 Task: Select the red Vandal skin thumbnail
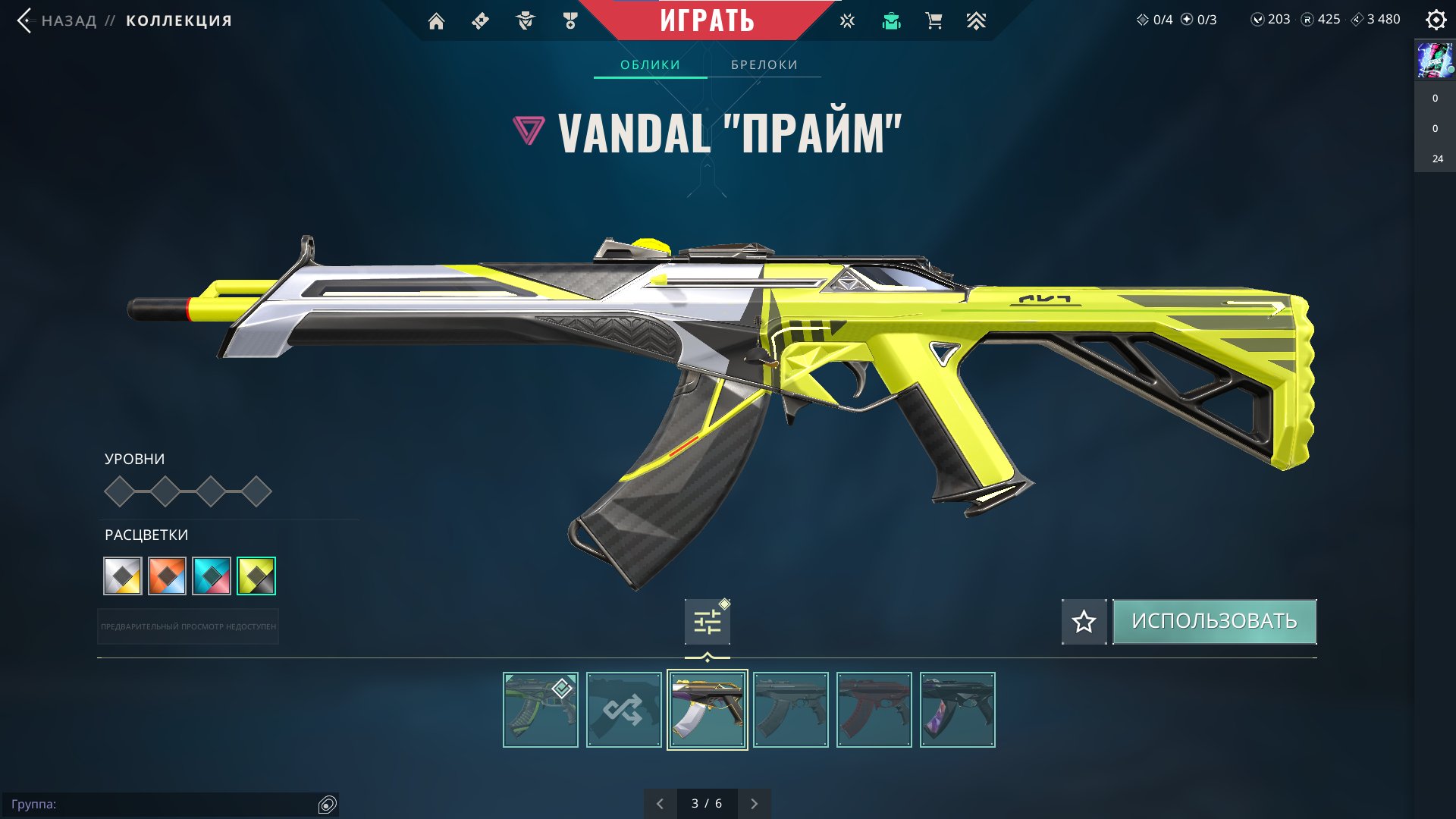(874, 710)
